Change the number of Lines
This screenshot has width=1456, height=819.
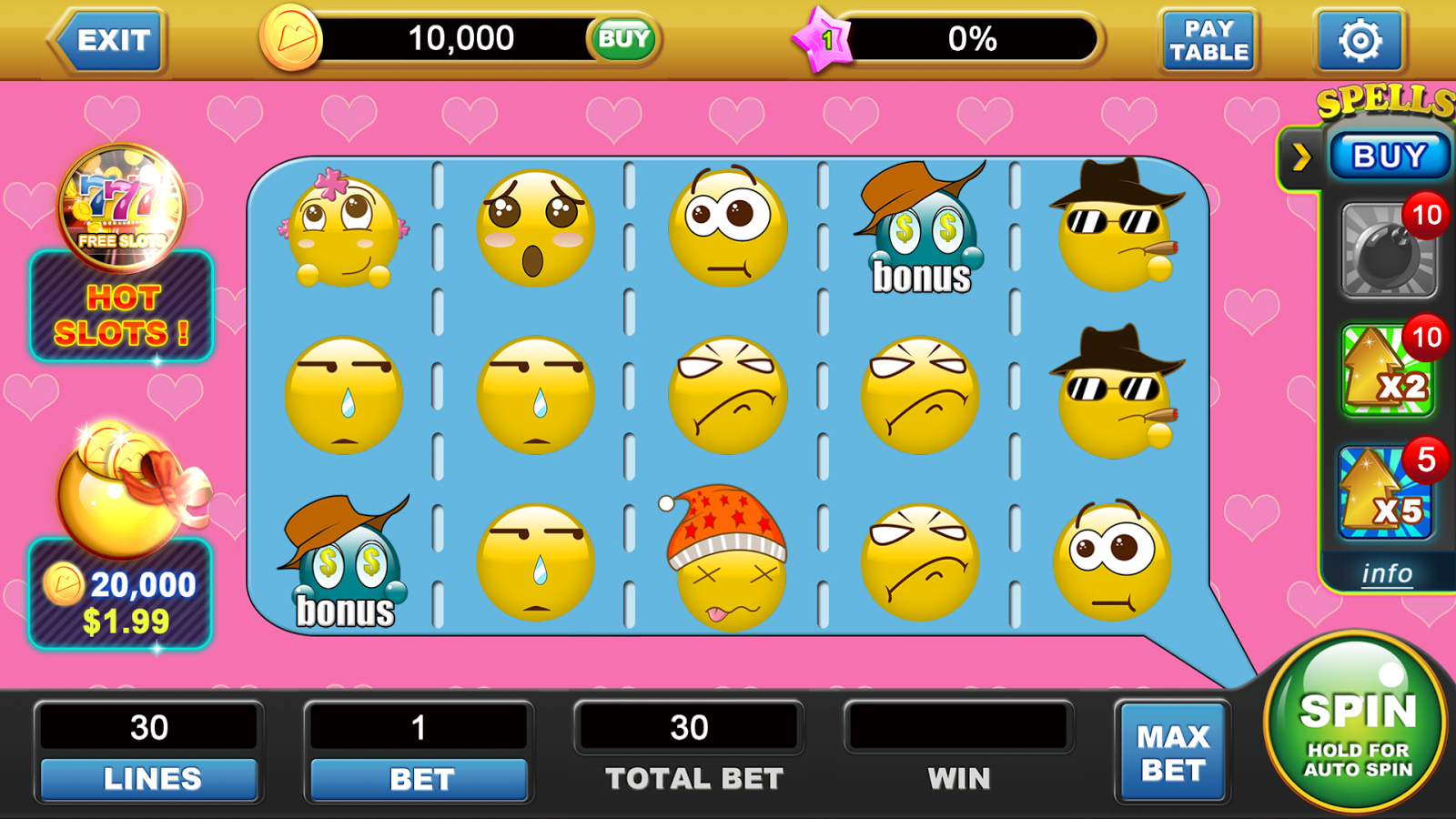pos(149,779)
